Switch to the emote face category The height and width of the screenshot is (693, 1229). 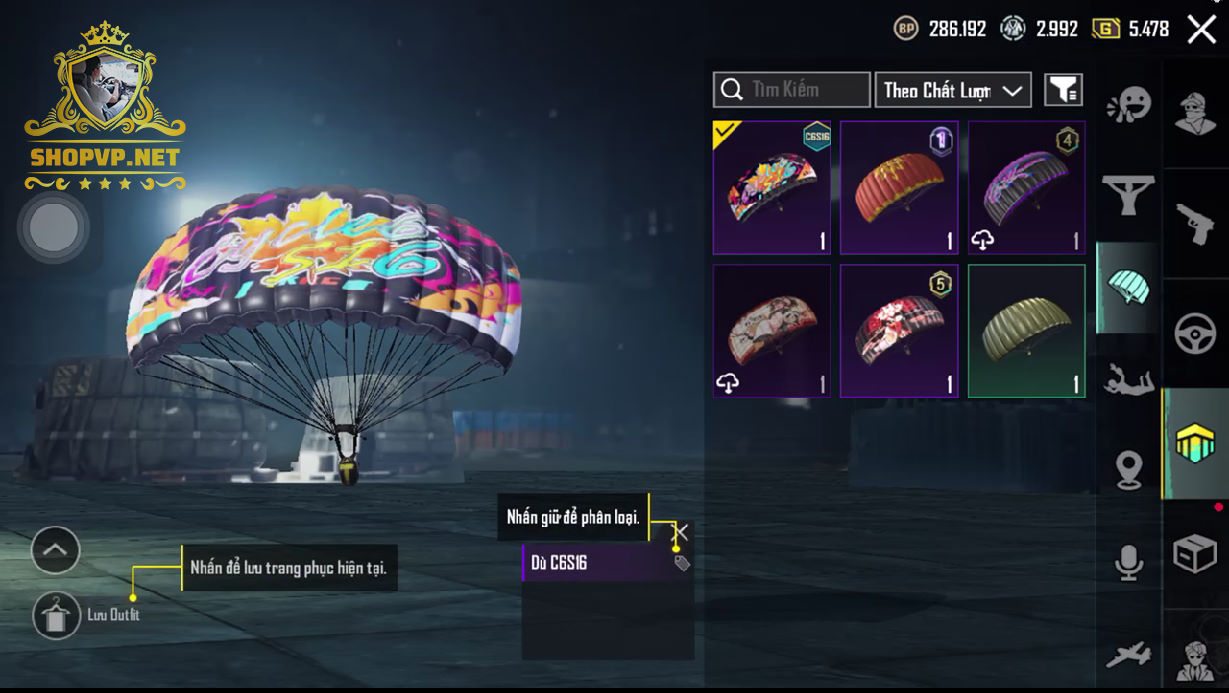tap(1129, 105)
